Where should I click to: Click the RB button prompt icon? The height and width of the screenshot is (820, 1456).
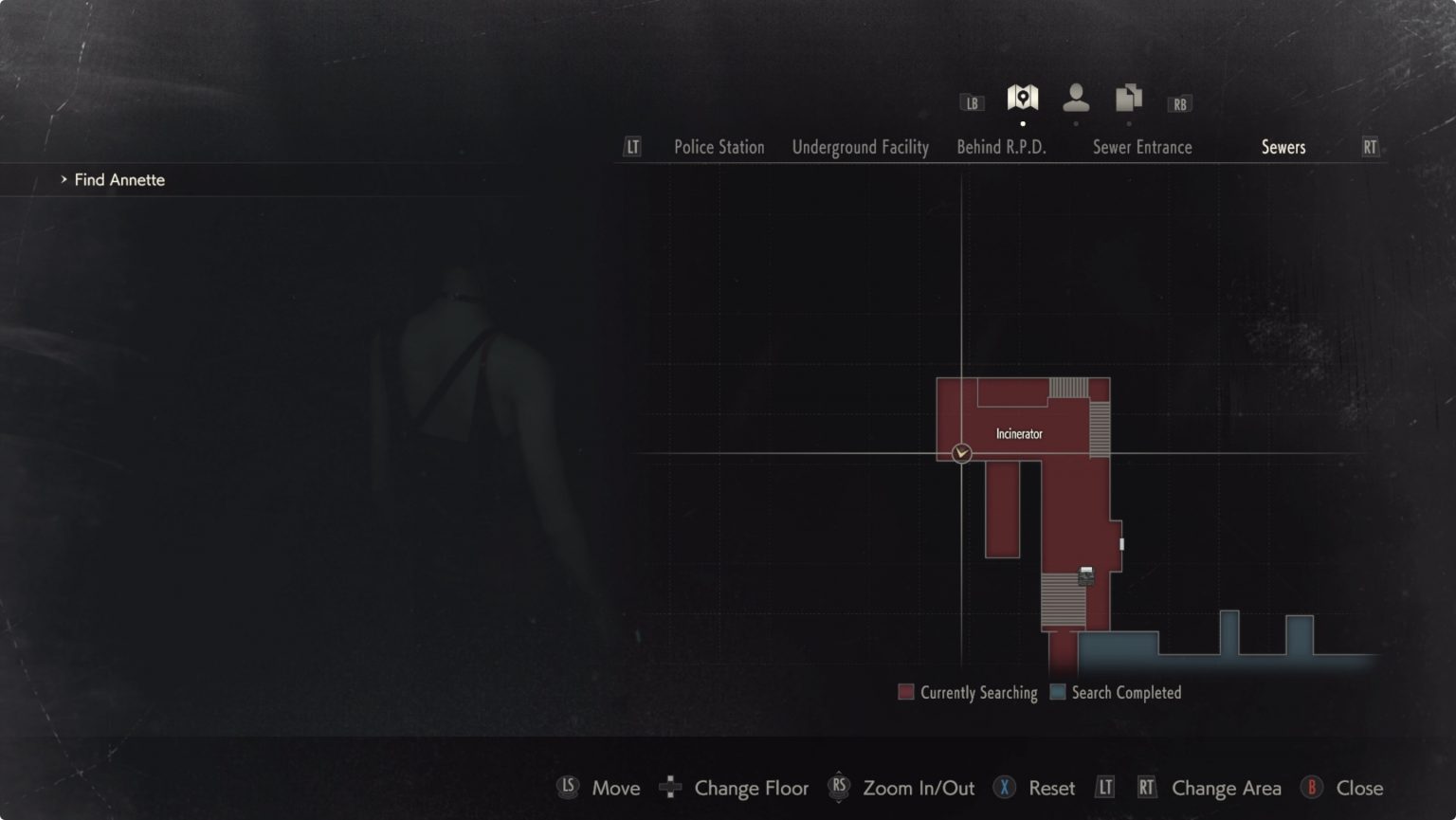(x=1178, y=102)
